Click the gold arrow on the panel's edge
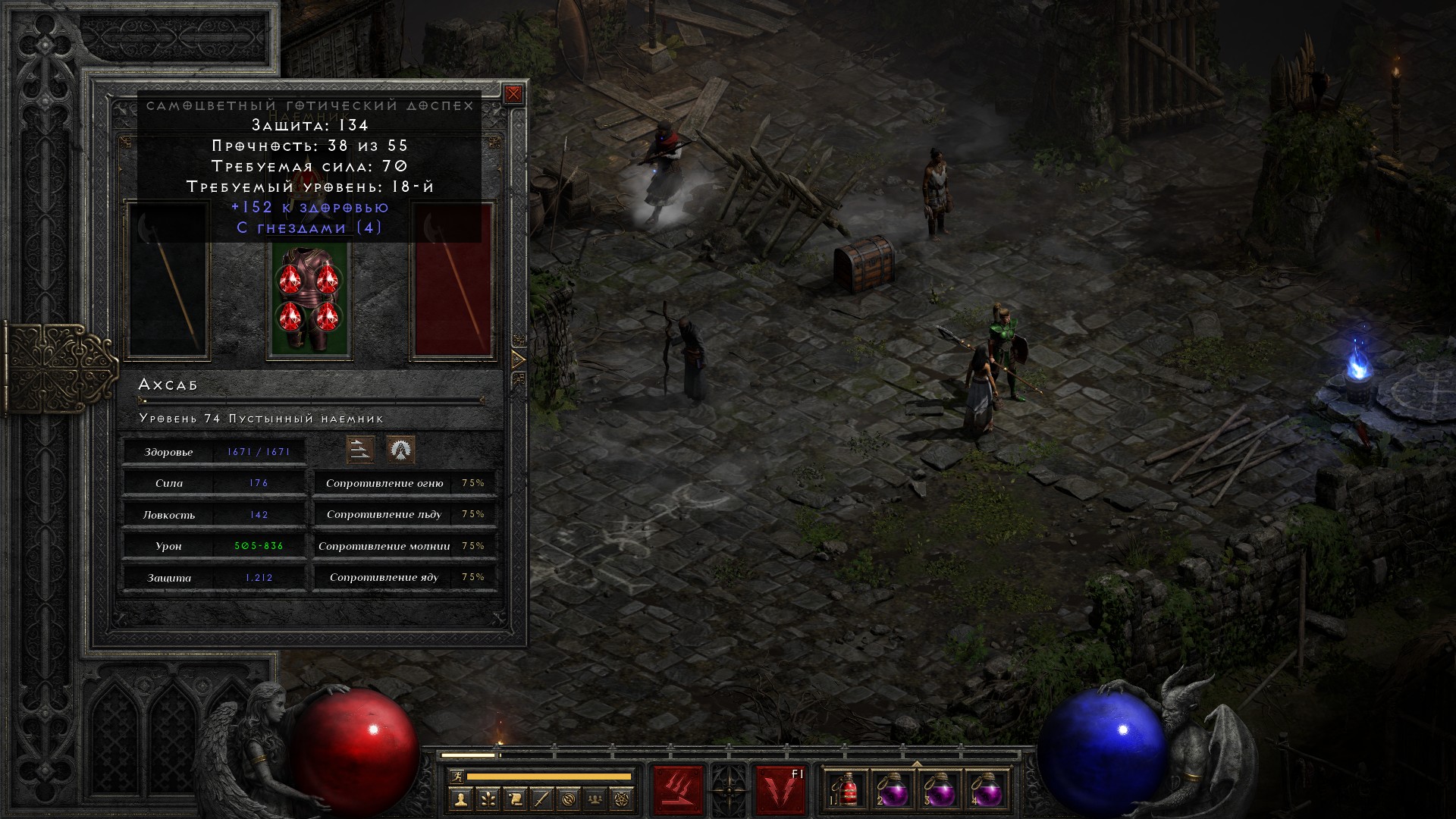Screen dimensions: 1456x819 coord(519,359)
